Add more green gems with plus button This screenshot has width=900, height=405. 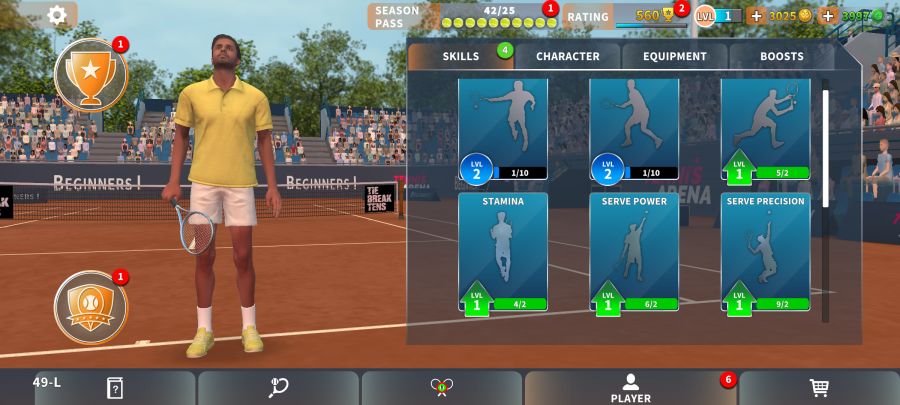tap(828, 16)
